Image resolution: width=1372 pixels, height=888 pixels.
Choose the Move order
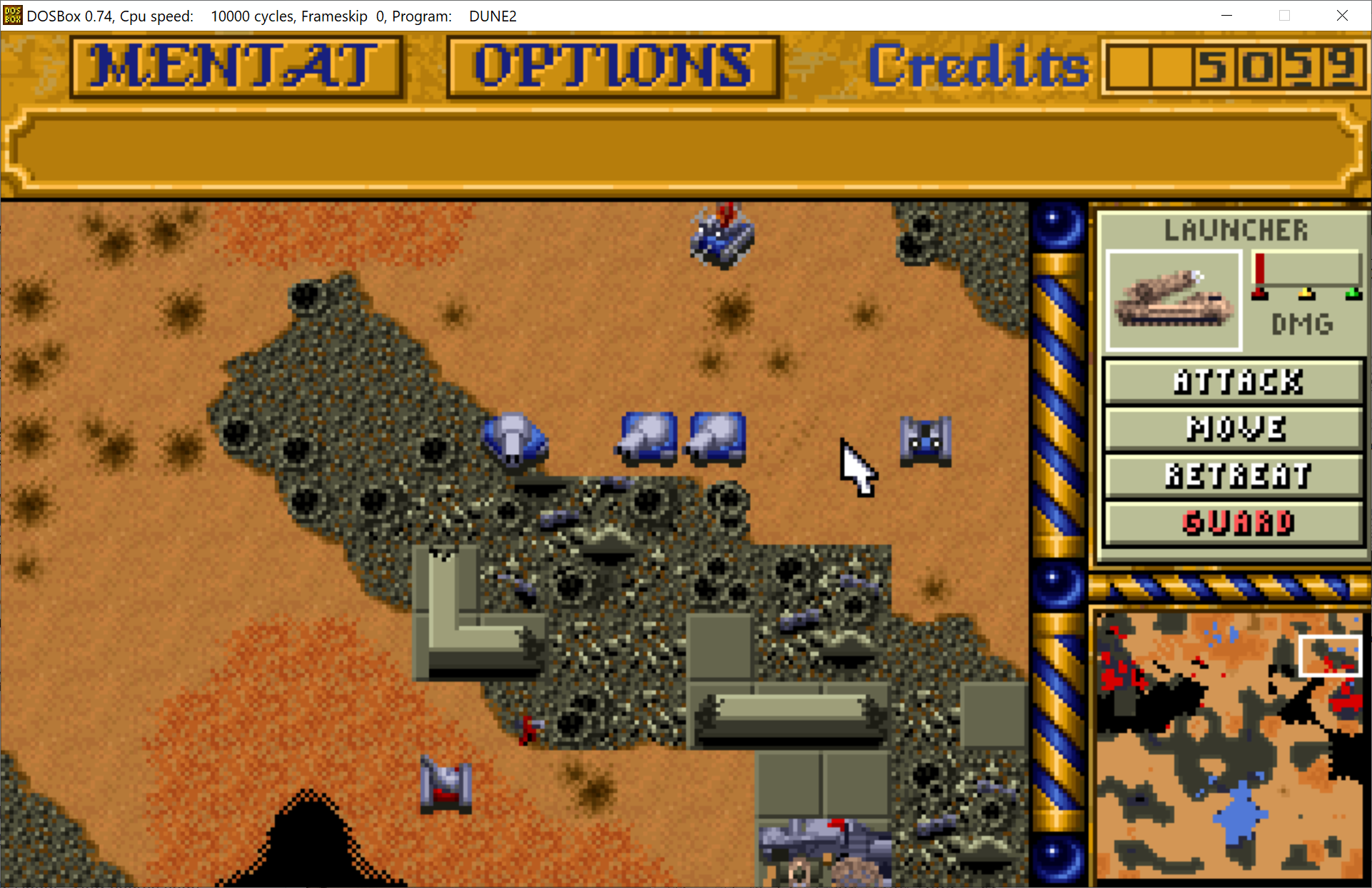1235,428
